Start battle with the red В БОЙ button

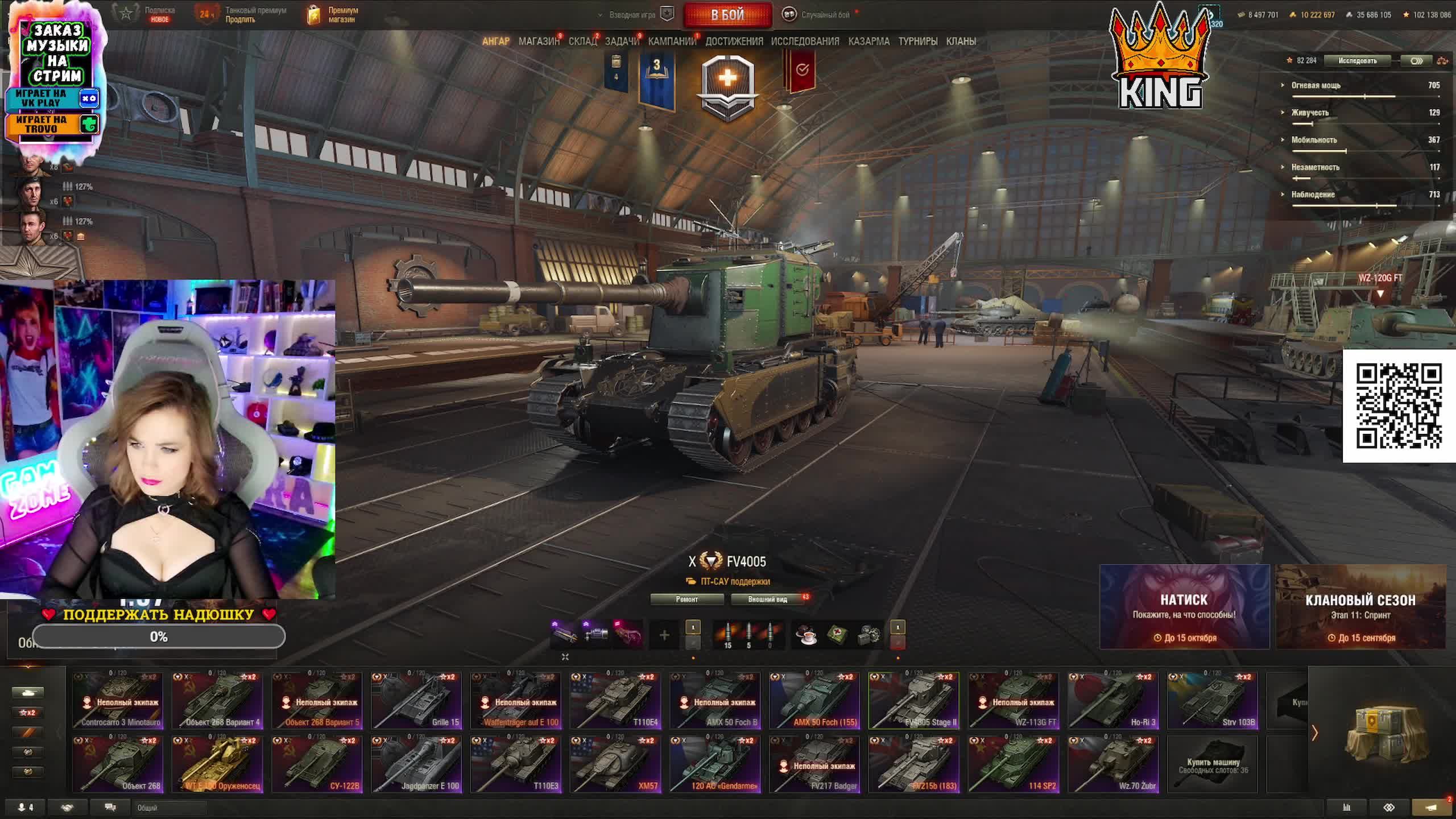(727, 15)
